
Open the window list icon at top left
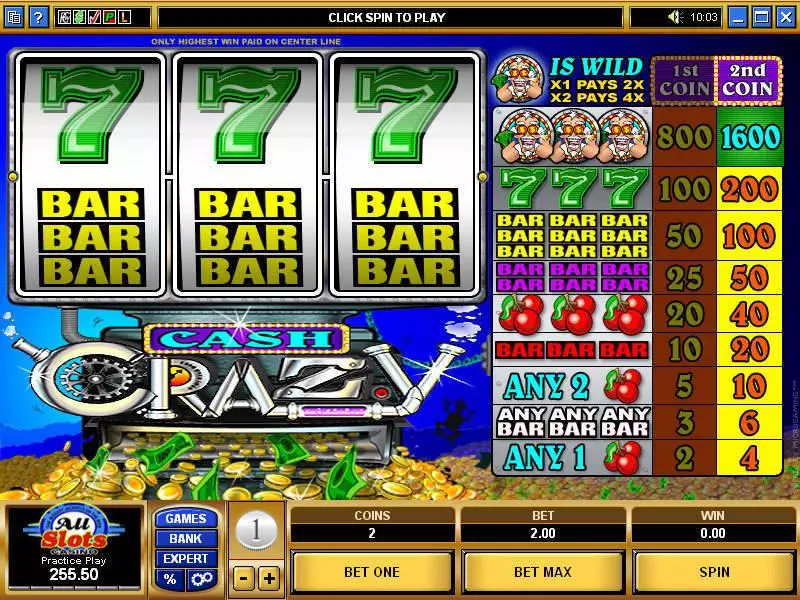point(14,17)
